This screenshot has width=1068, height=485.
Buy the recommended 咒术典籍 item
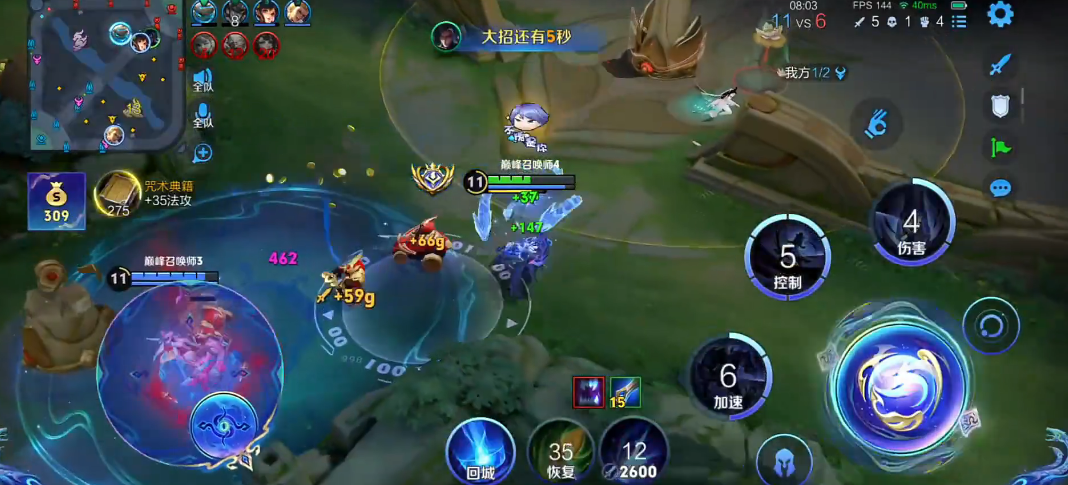point(118,194)
